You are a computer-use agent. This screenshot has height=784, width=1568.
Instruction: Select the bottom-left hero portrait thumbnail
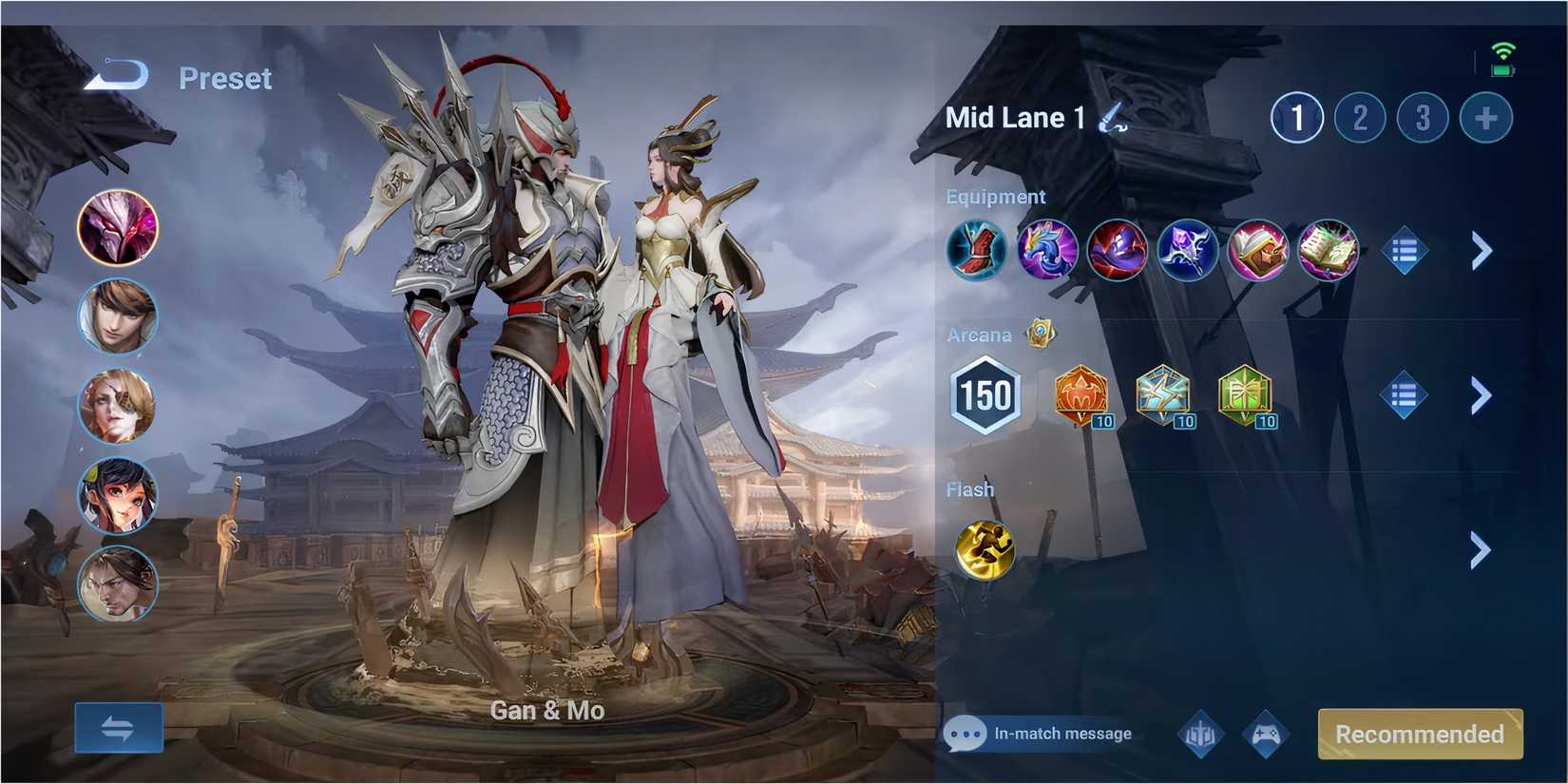point(117,585)
